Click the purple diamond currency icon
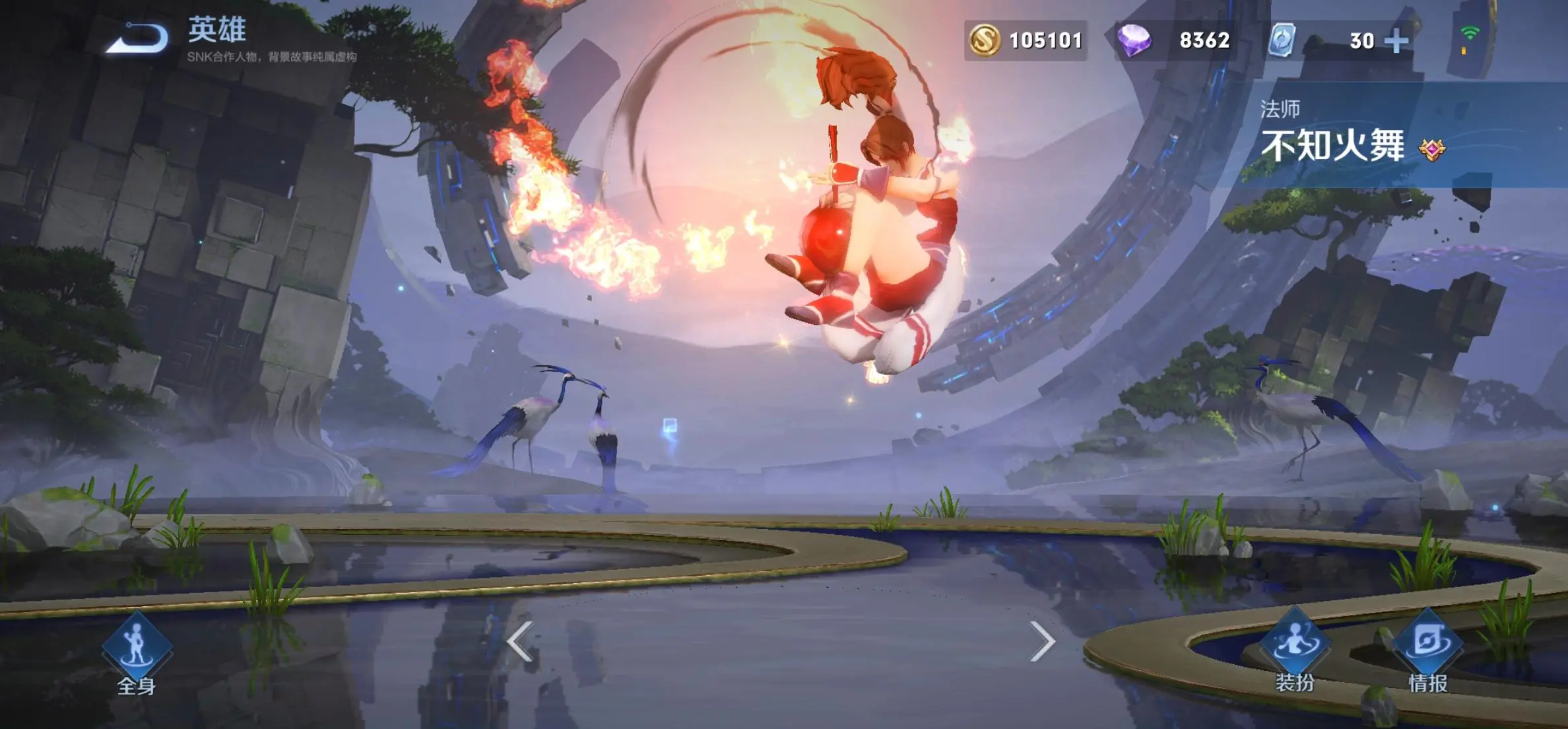 (1134, 40)
